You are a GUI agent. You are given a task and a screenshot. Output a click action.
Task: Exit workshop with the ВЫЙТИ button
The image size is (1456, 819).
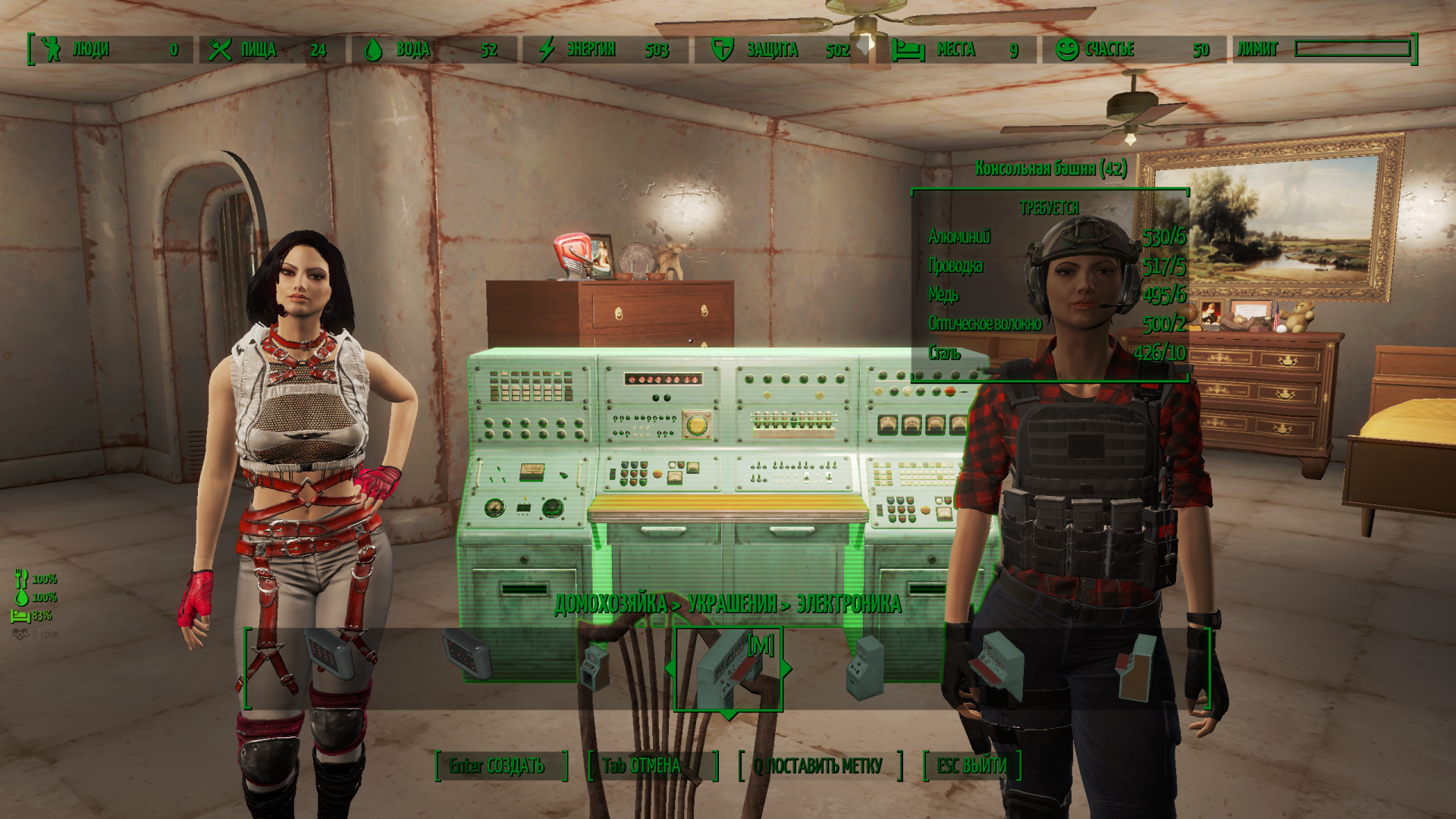971,766
